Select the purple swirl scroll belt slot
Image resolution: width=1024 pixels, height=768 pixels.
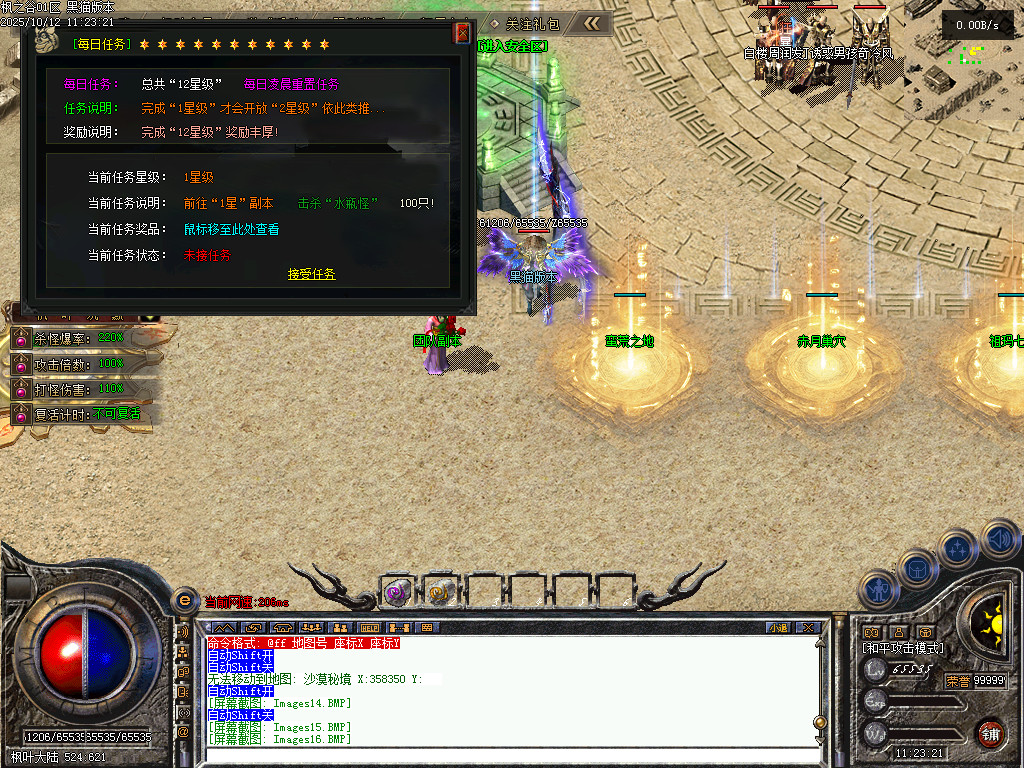pos(397,592)
